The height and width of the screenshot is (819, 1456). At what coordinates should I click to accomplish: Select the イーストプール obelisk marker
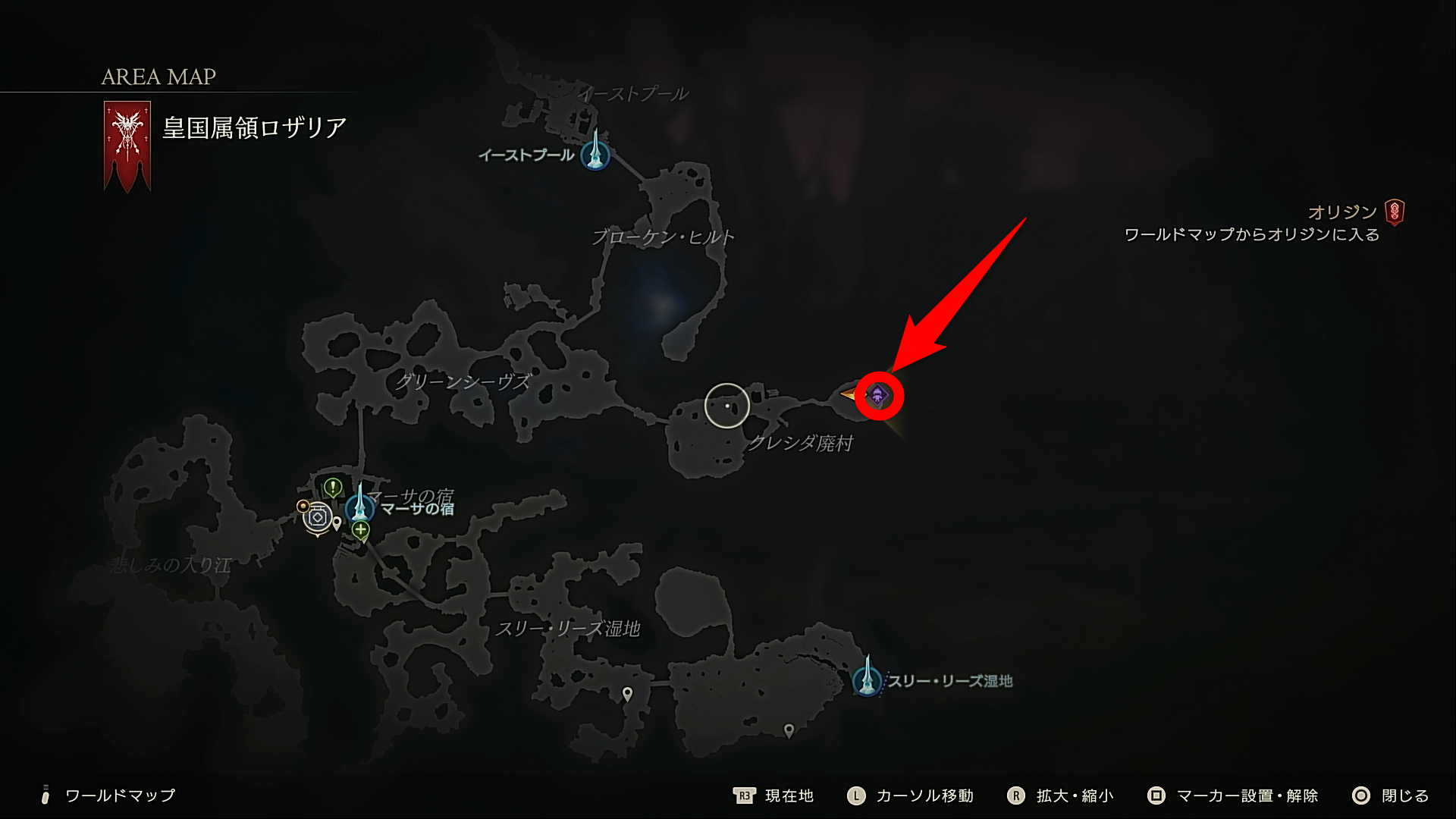click(595, 152)
